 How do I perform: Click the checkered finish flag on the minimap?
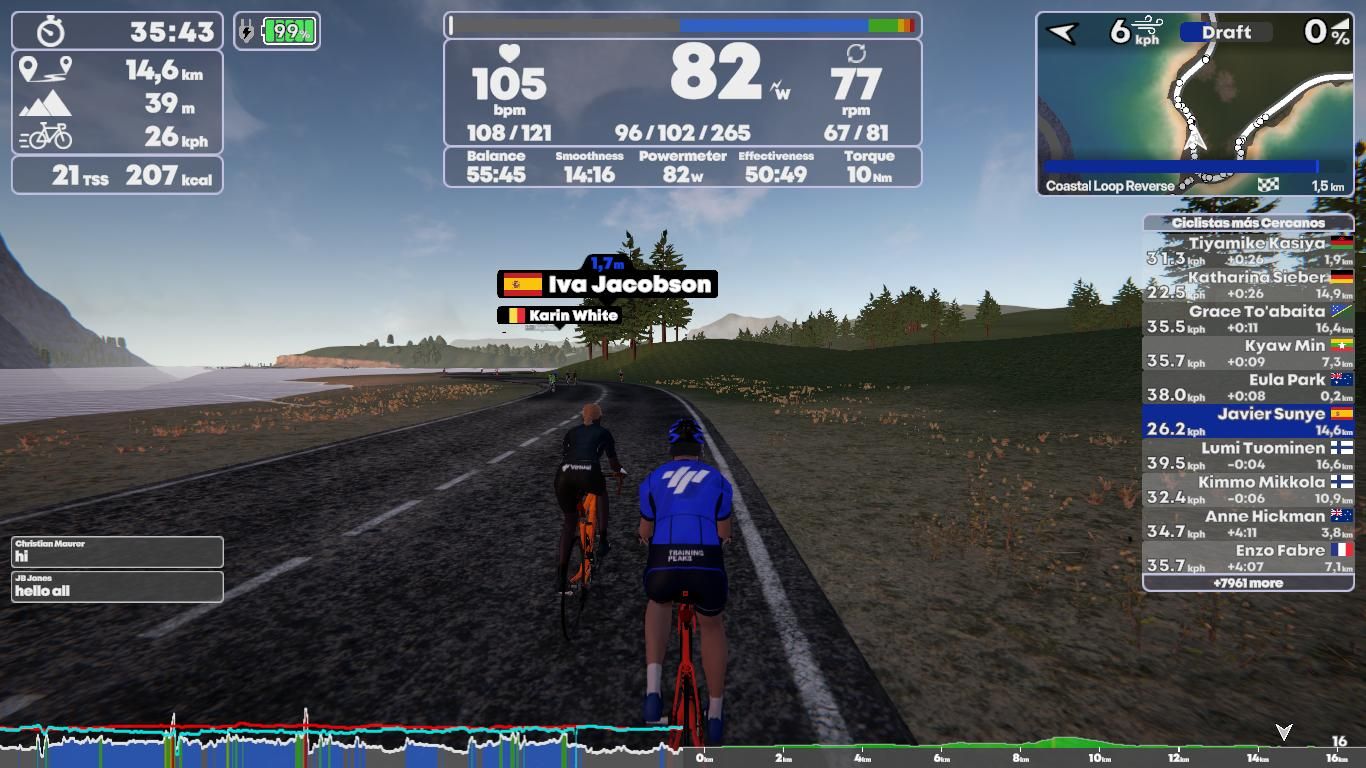[x=1268, y=184]
